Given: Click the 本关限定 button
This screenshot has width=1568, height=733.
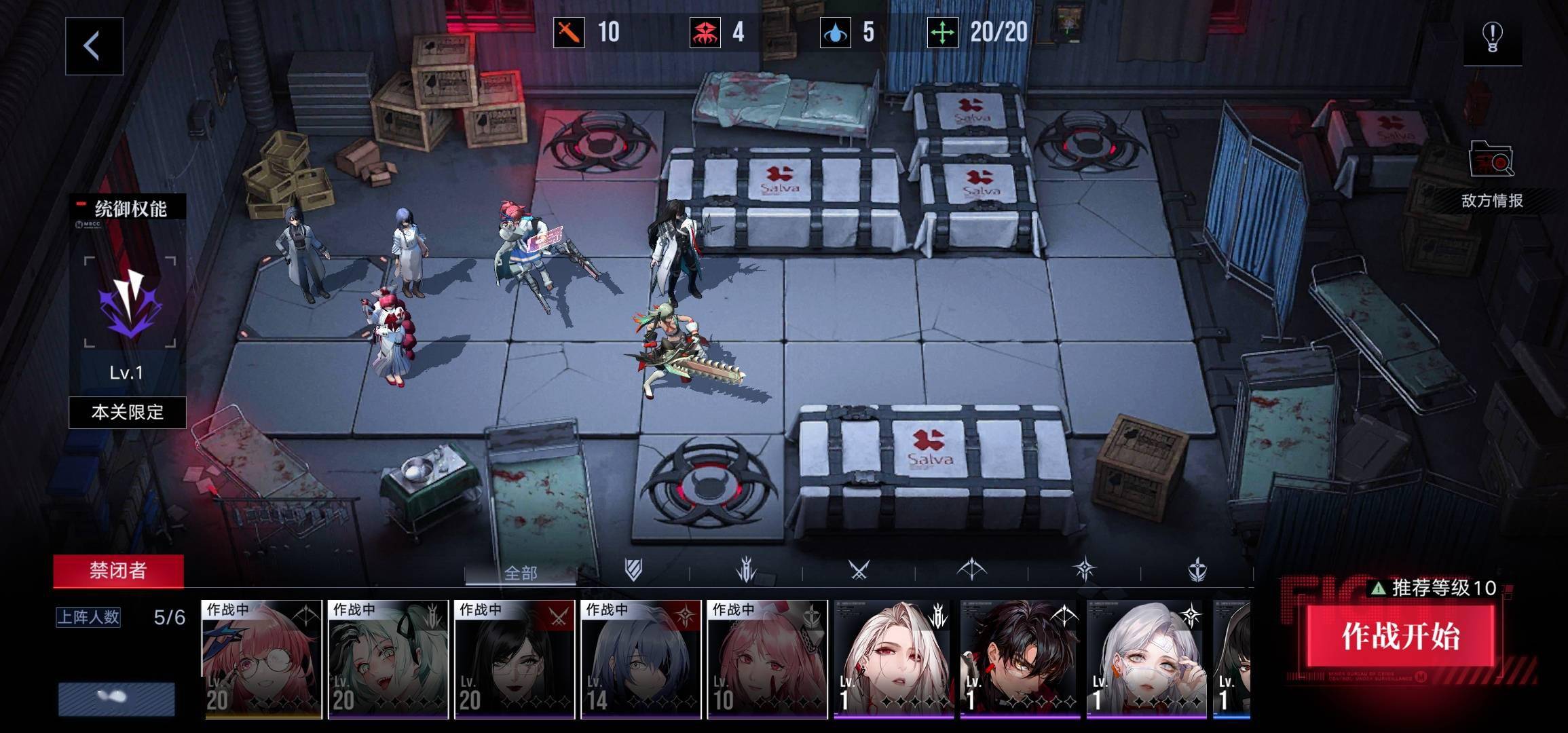Looking at the screenshot, I should (128, 412).
